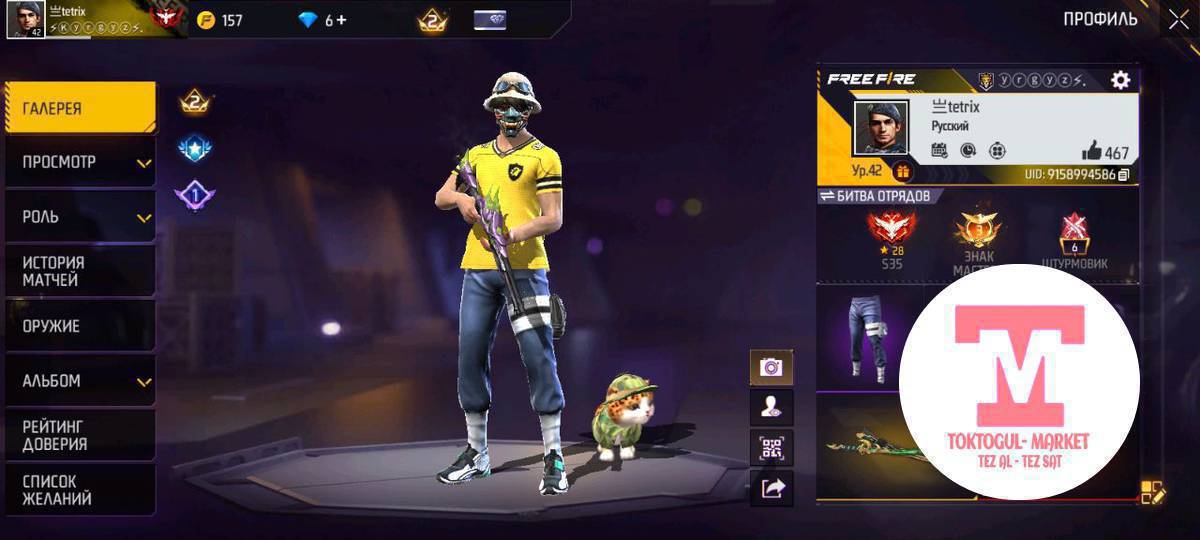
Task: Open the edit layout icon in the corner
Action: click(x=1152, y=491)
